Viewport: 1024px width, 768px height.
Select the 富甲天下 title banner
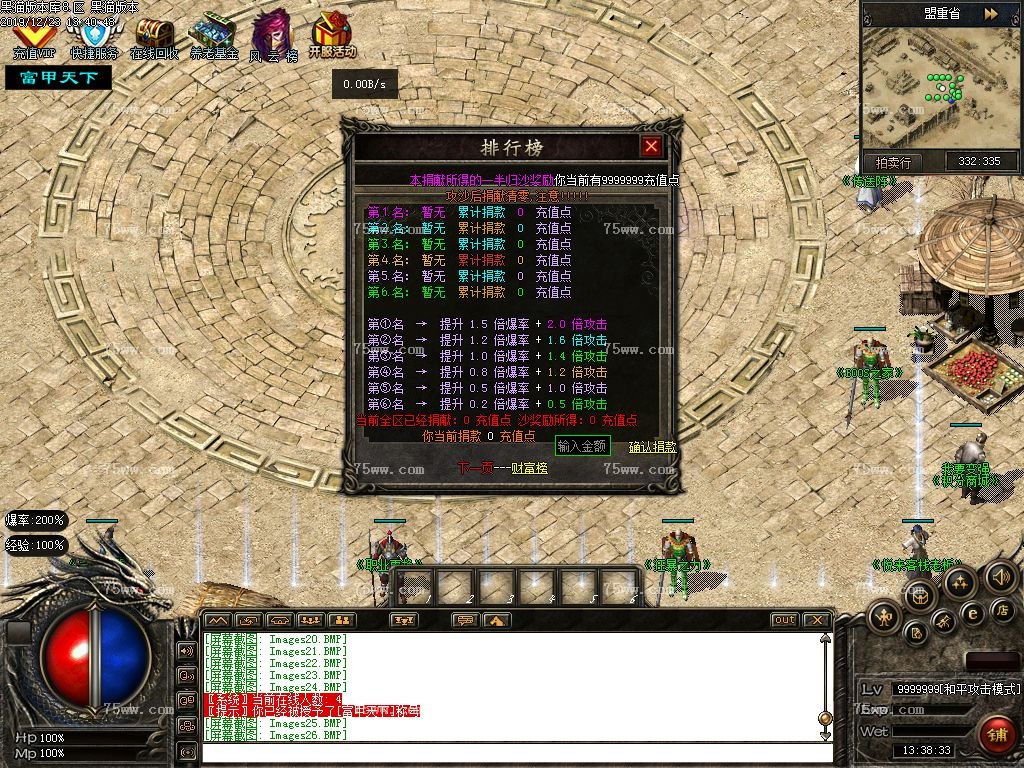point(58,77)
